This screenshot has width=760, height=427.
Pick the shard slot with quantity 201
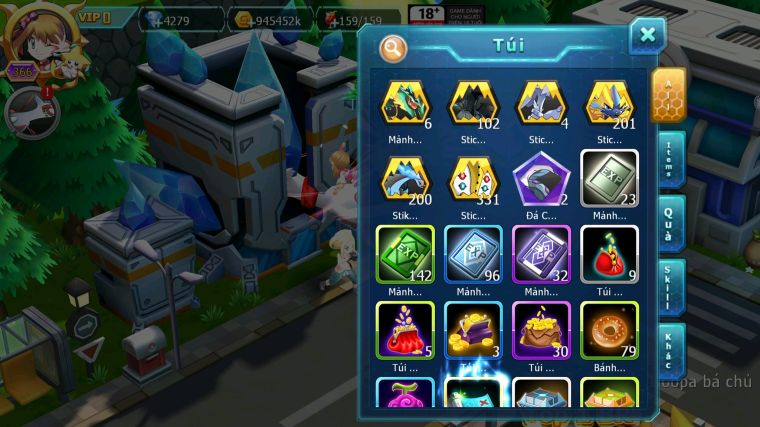[609, 103]
